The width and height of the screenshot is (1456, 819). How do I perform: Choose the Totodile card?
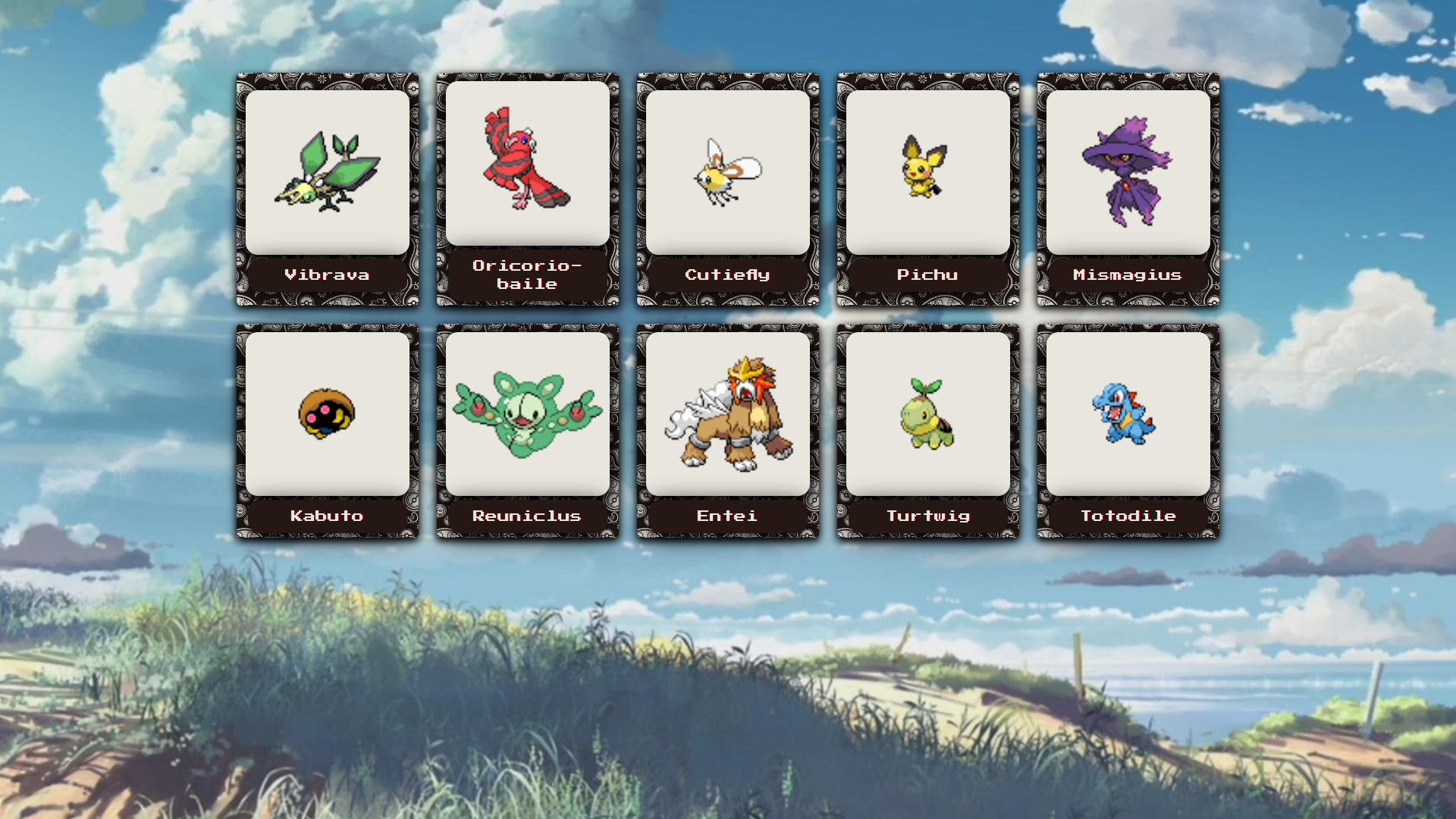pos(1128,431)
